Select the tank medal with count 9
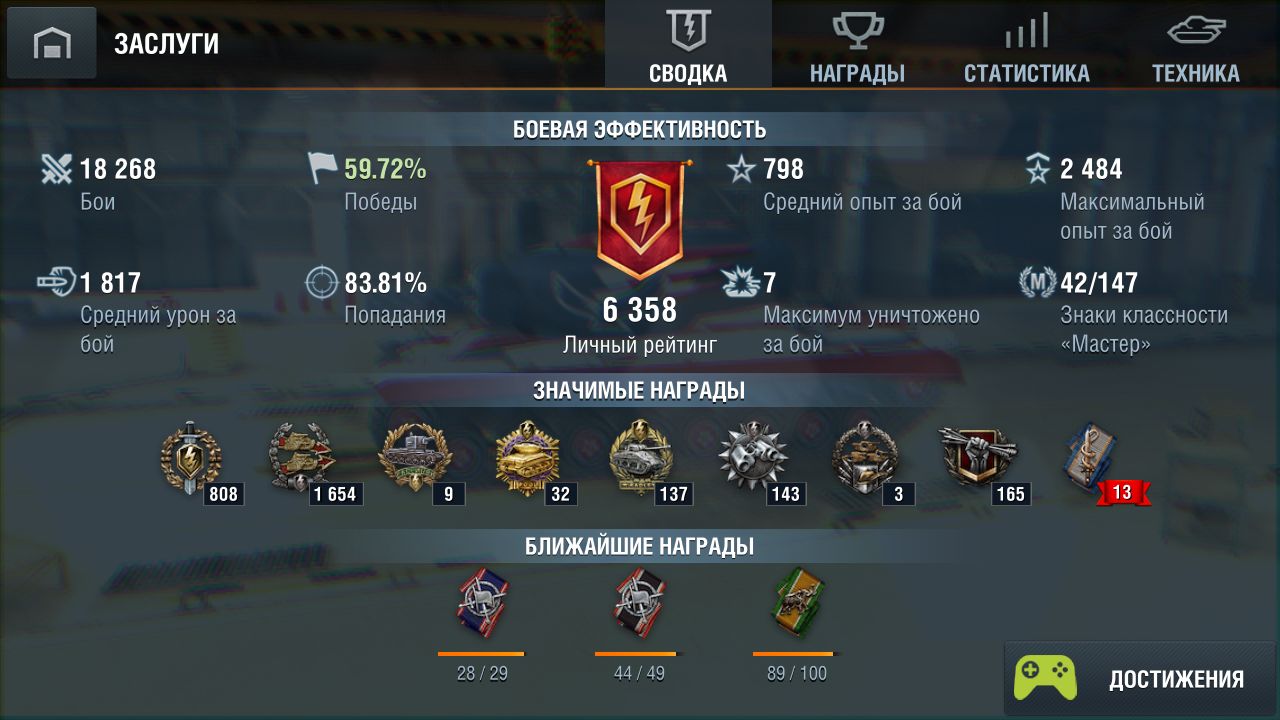This screenshot has width=1280, height=720. 415,460
